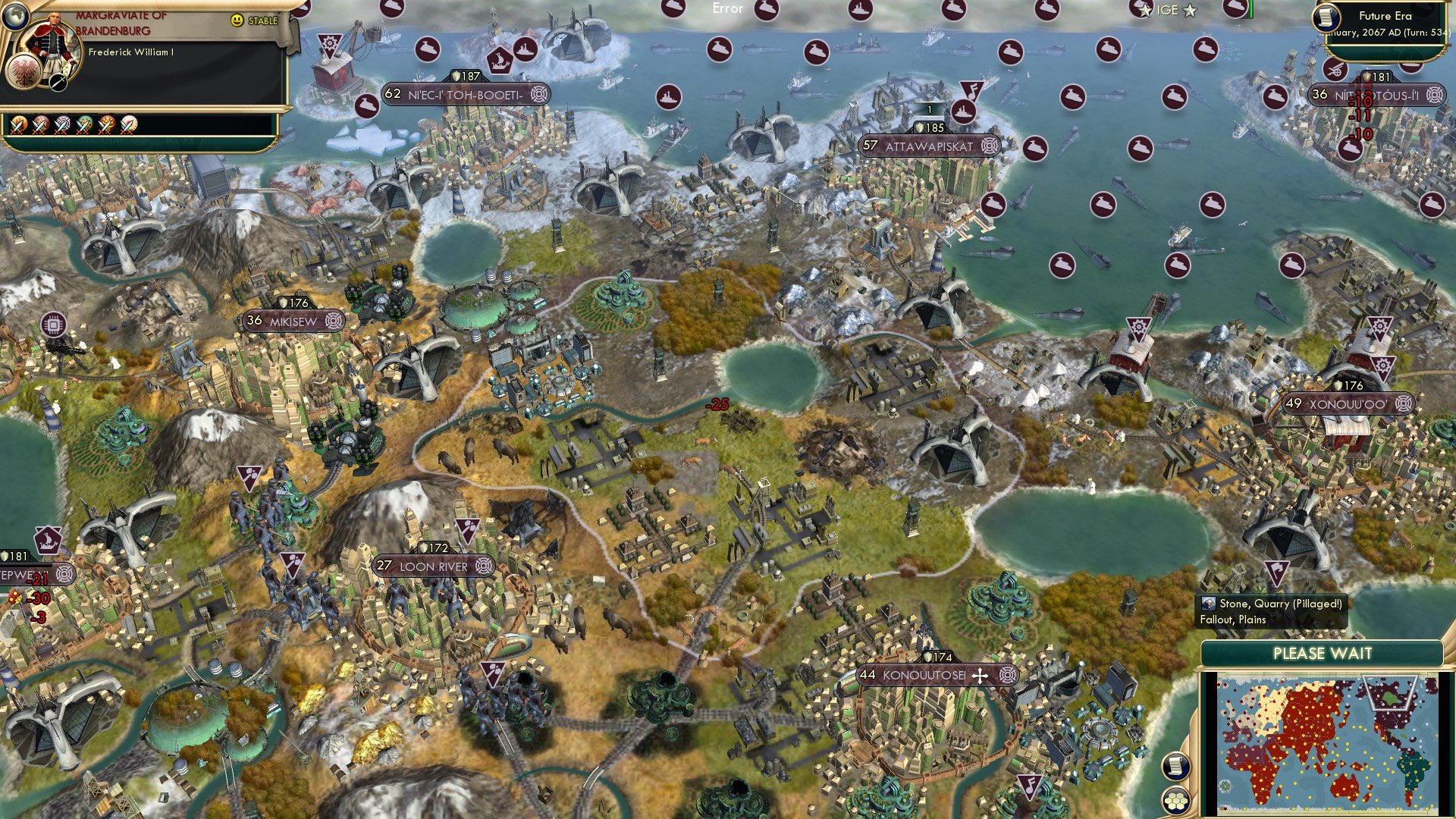Click the Future Era scroll icon
Viewport: 1456px width, 819px height.
(x=1326, y=16)
